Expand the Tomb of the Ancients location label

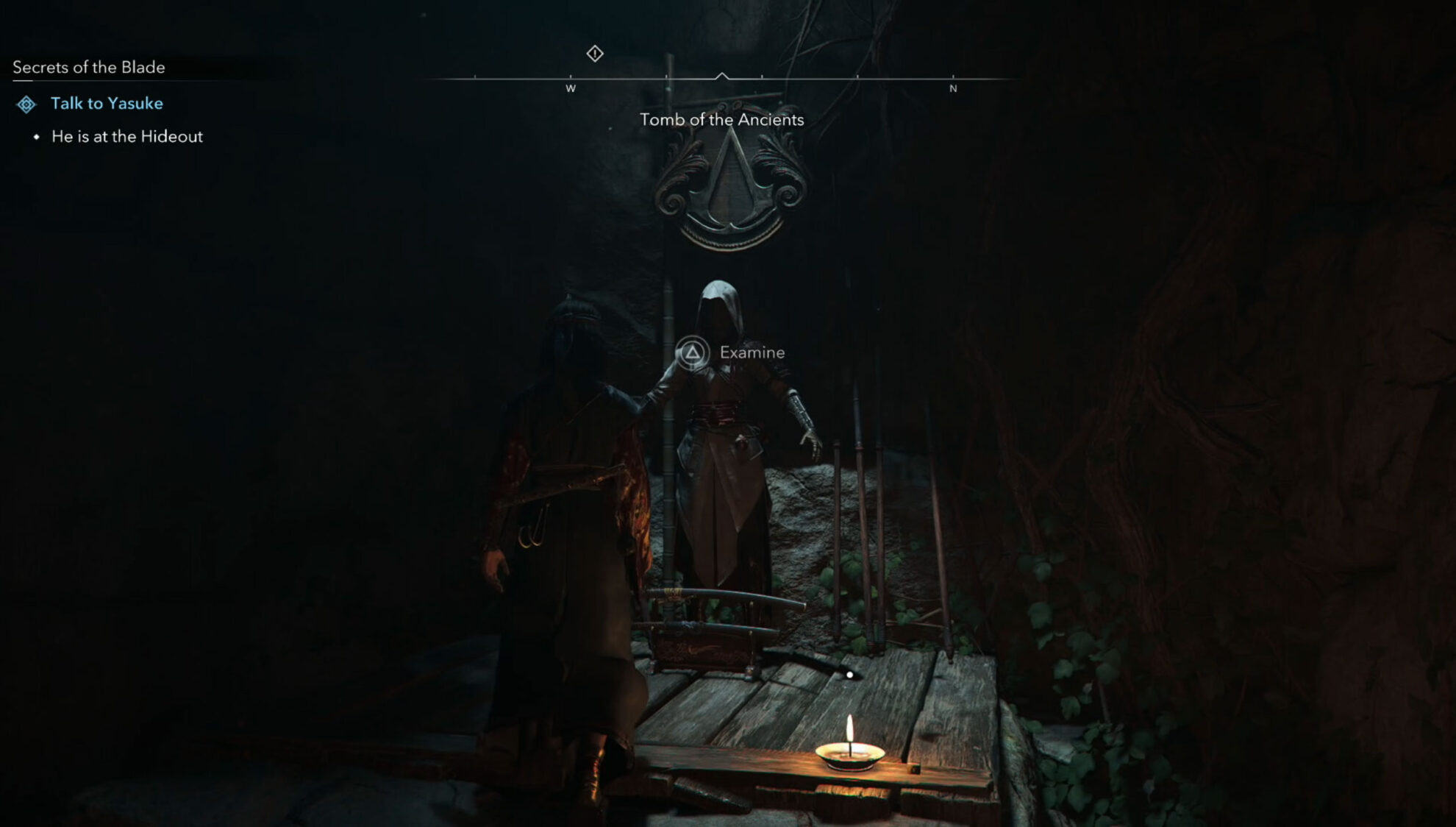[x=722, y=119]
